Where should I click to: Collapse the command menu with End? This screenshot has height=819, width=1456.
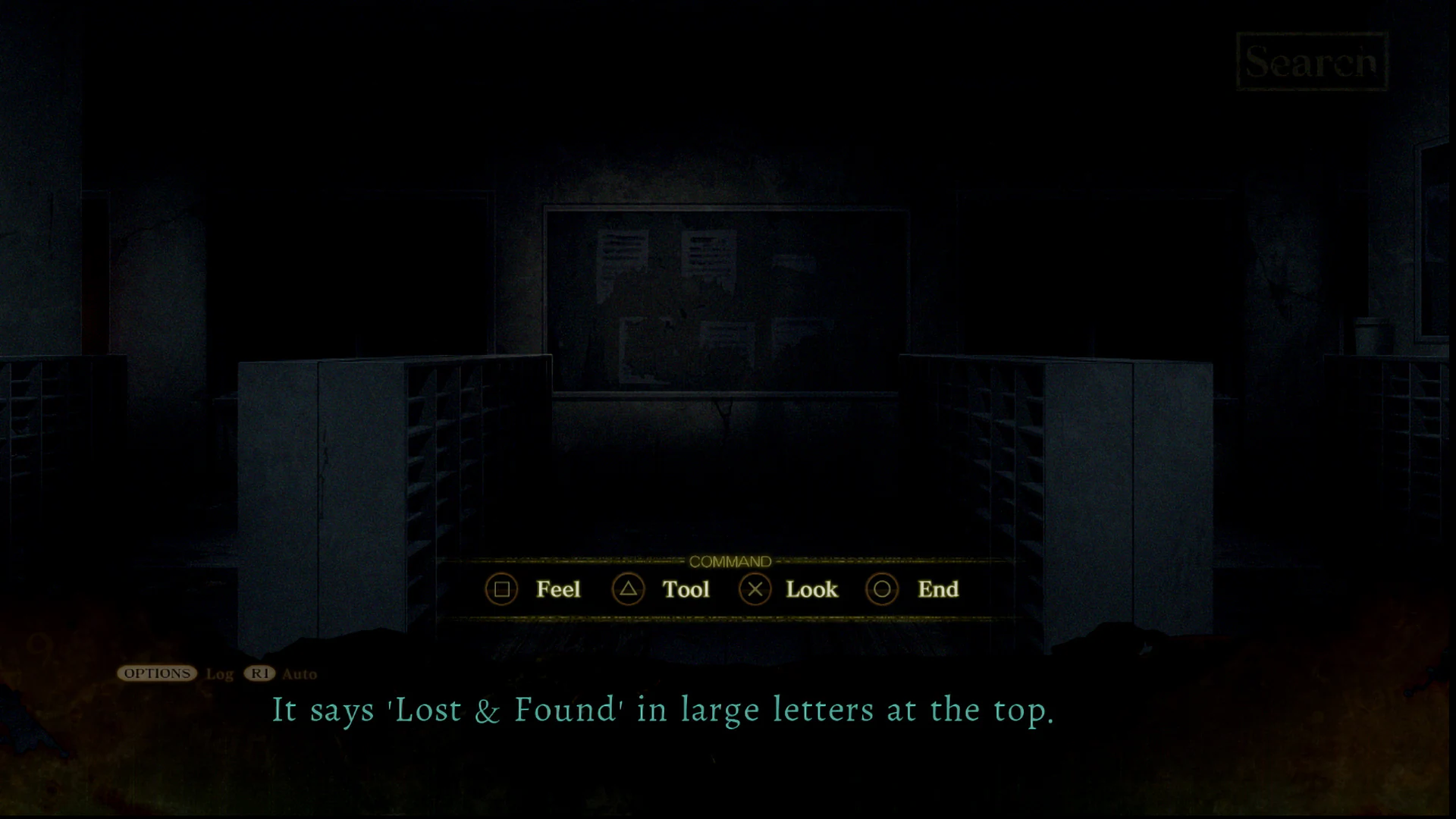tap(937, 589)
